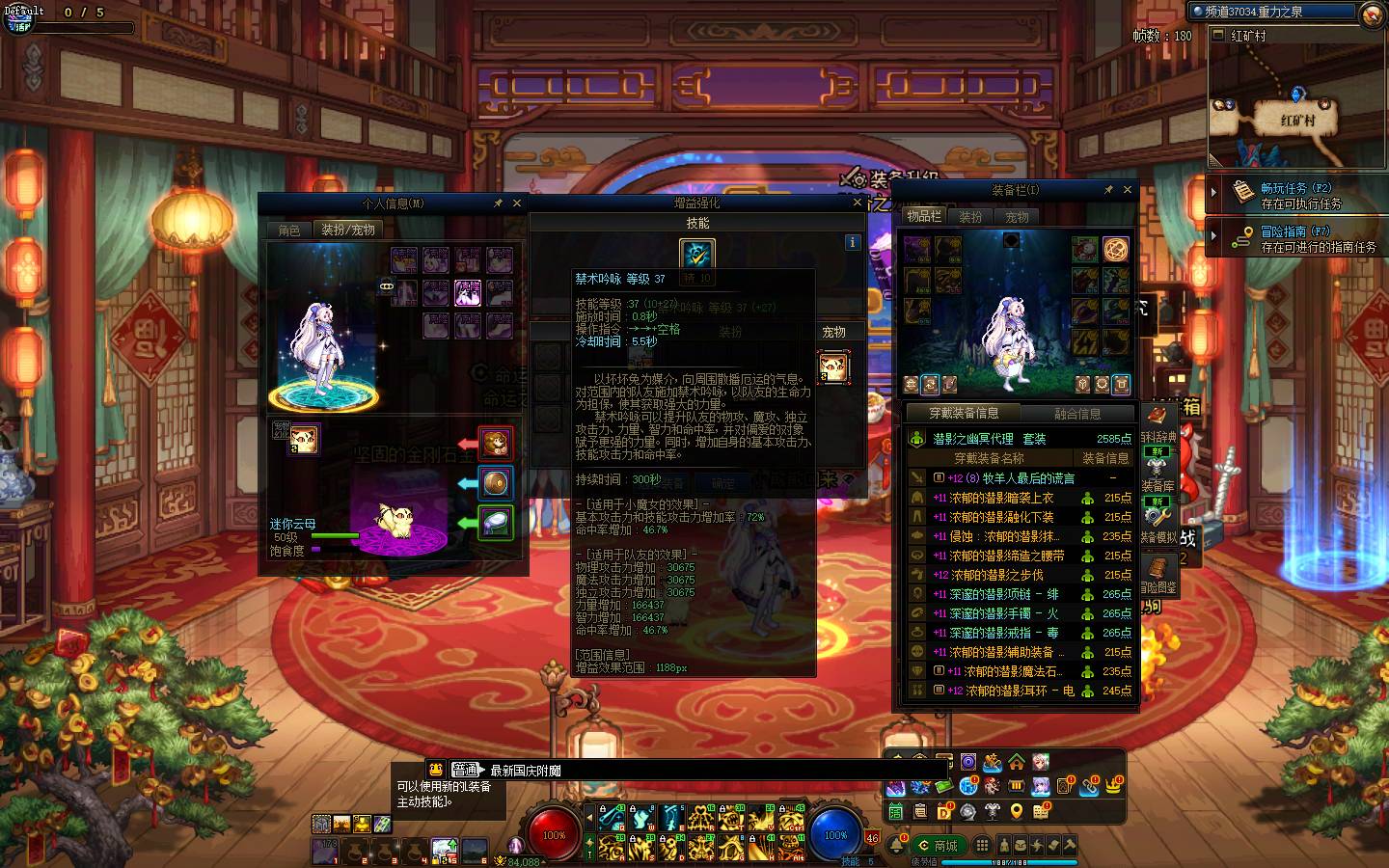Close the 装备栏 equipment window
Screen dimensions: 1389x868
pyautogui.click(x=1128, y=190)
